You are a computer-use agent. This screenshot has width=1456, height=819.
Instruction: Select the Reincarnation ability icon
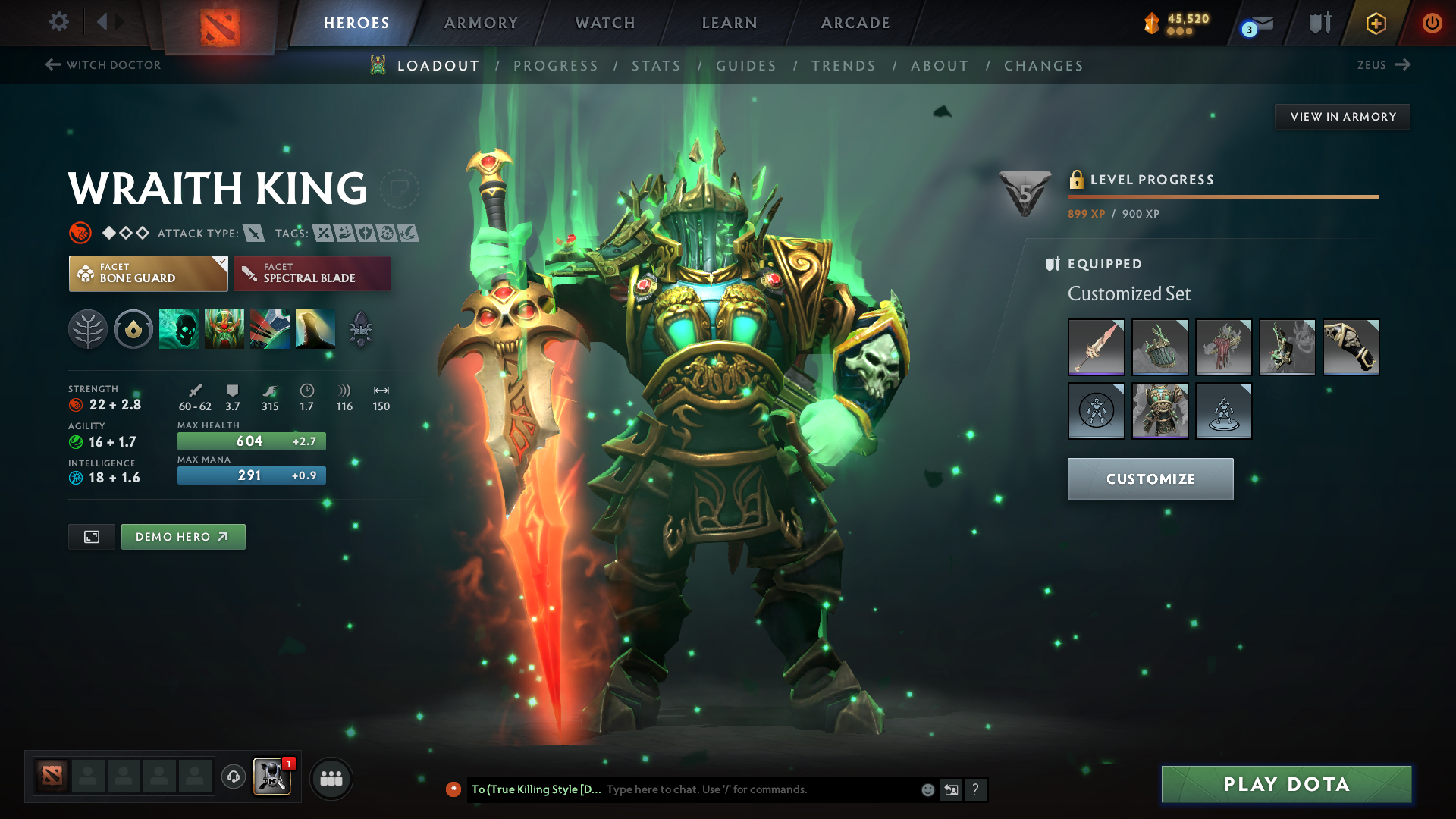(x=315, y=329)
